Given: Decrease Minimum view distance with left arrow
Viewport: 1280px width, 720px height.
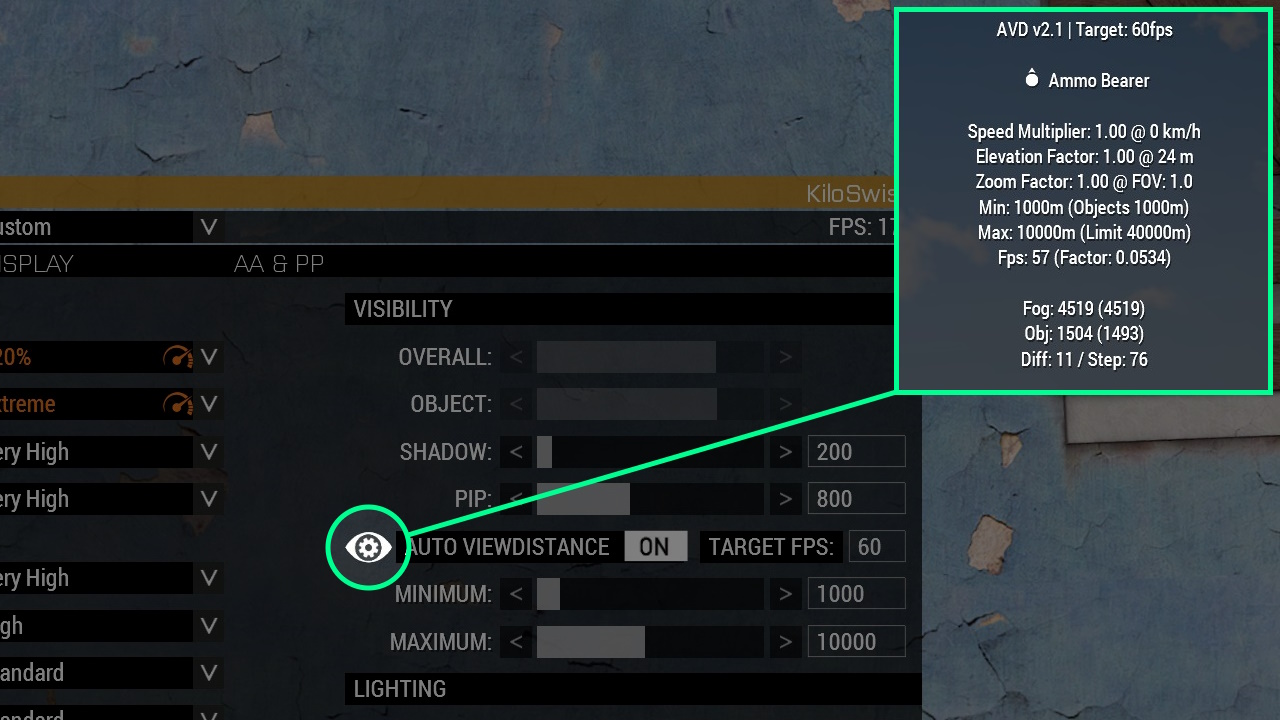Looking at the screenshot, I should [516, 594].
